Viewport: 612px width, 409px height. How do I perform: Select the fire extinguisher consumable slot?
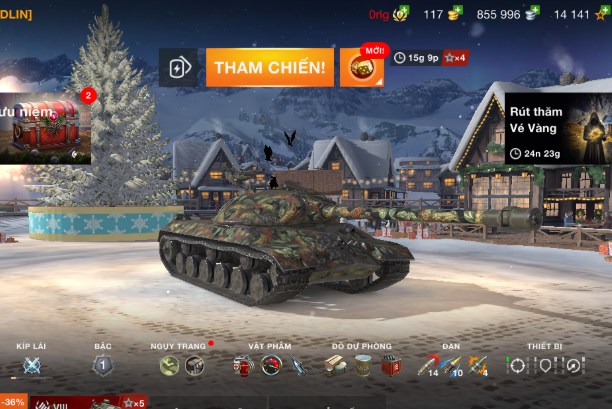point(242,365)
